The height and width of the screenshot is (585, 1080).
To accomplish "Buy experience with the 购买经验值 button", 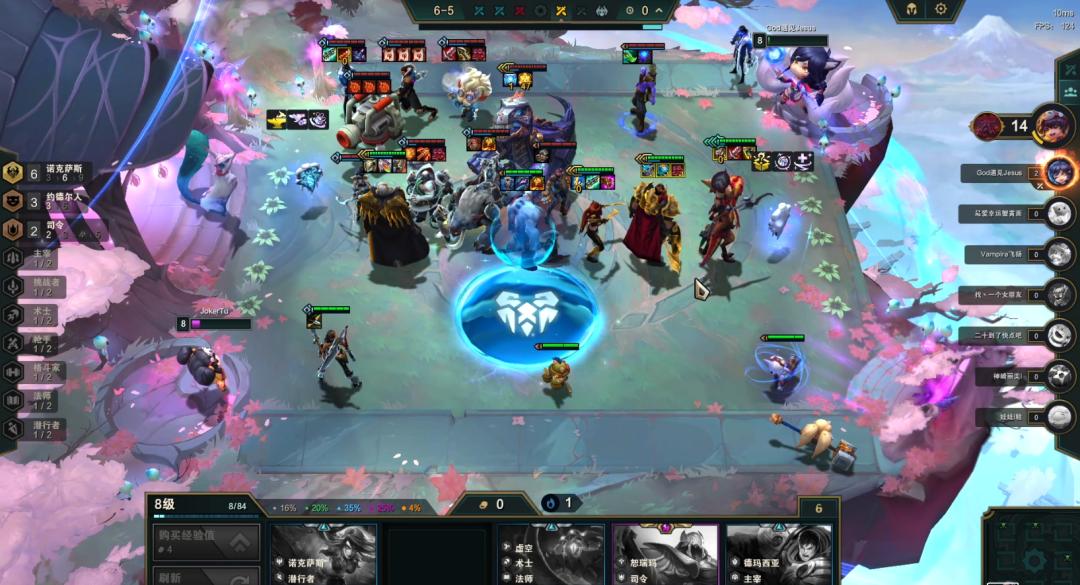I will (x=203, y=541).
